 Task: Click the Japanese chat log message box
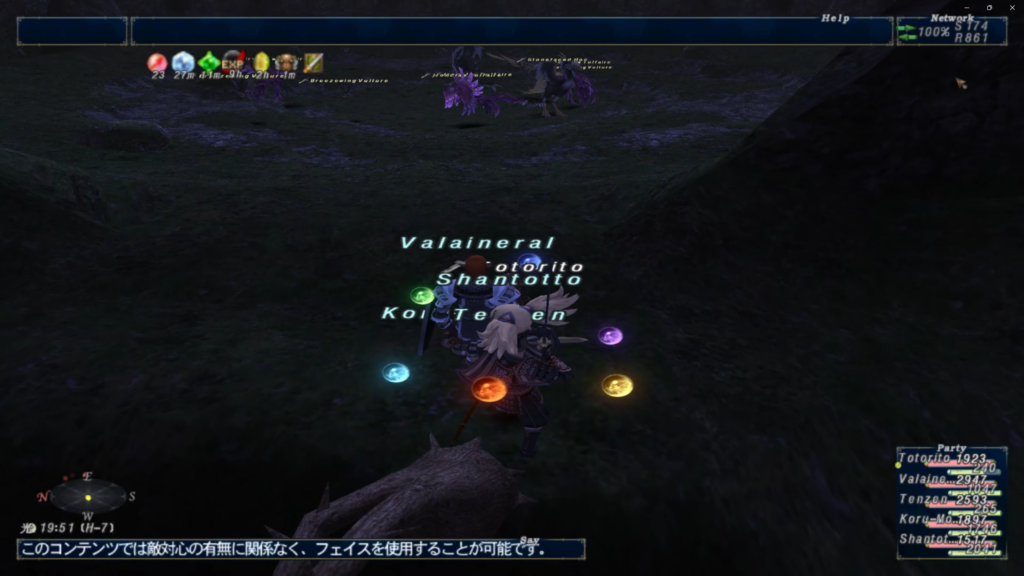pos(300,549)
